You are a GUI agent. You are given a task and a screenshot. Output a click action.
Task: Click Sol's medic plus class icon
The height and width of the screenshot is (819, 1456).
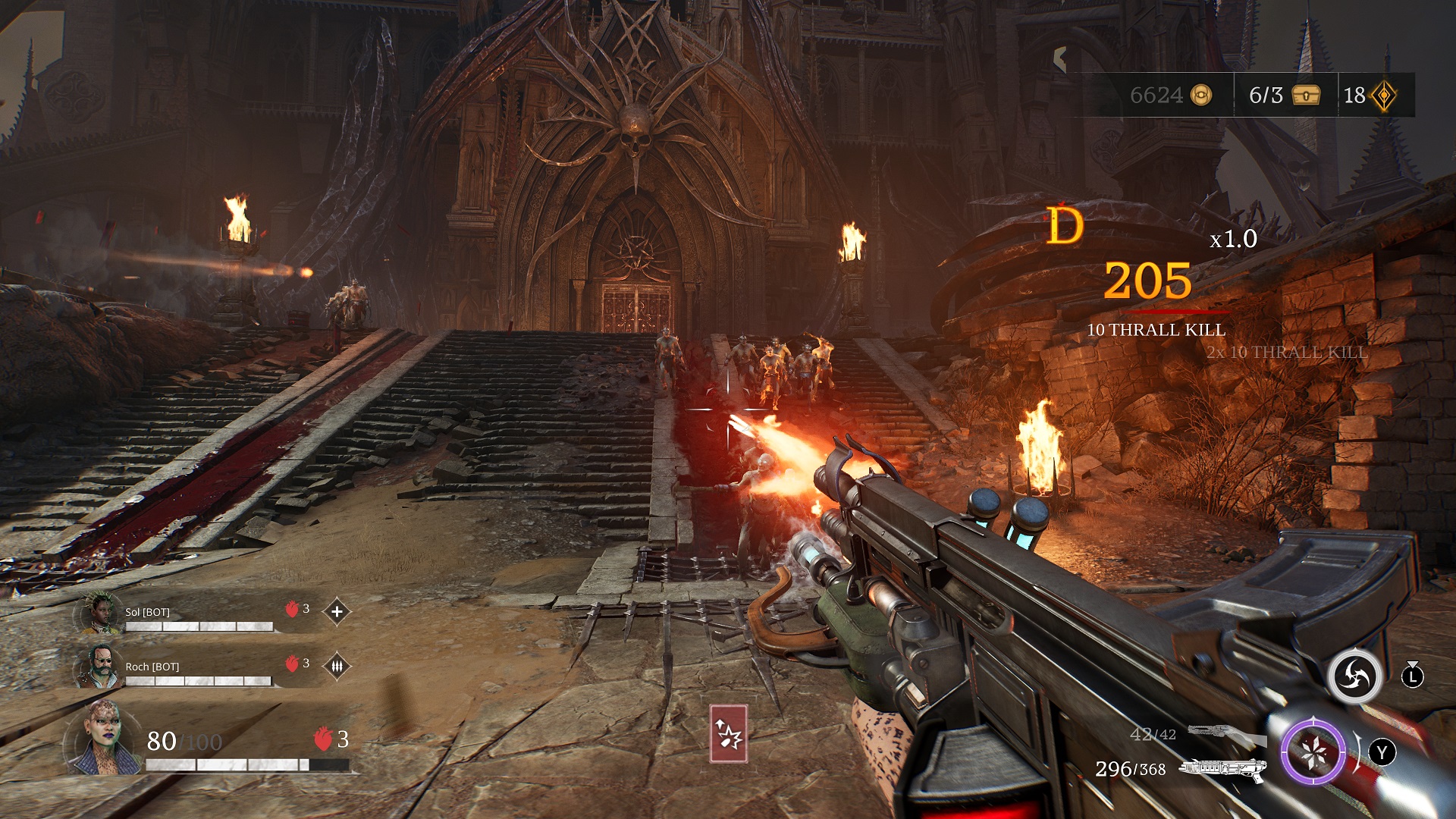[337, 611]
